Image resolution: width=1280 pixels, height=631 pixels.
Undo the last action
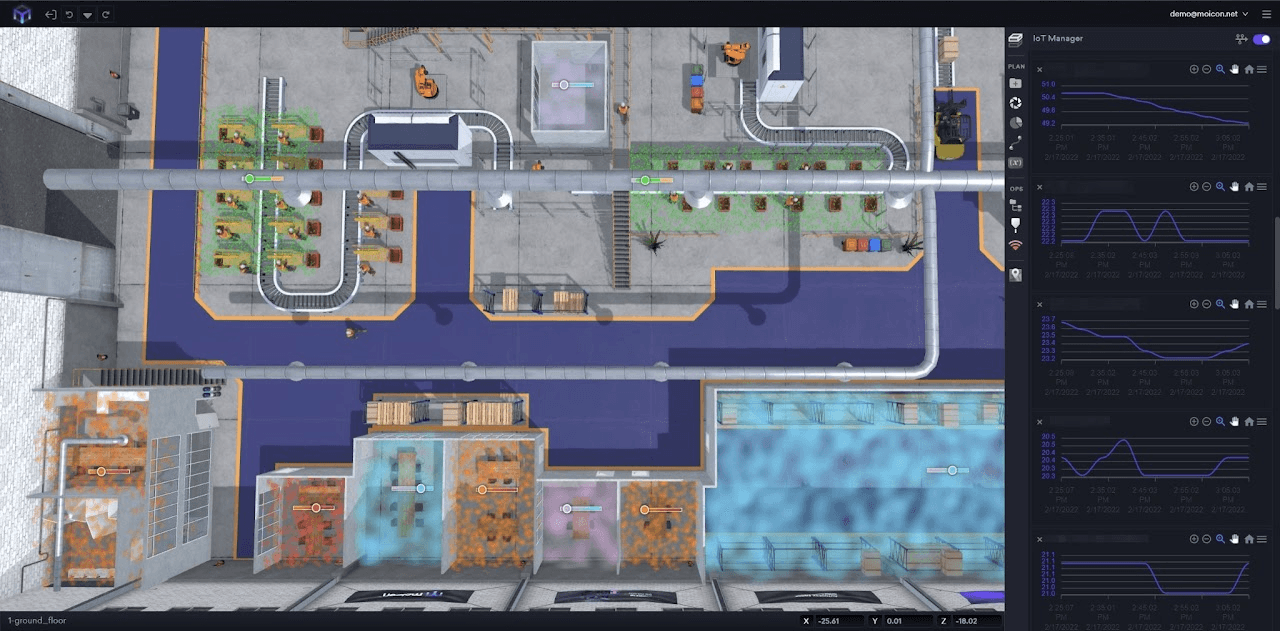[x=69, y=15]
